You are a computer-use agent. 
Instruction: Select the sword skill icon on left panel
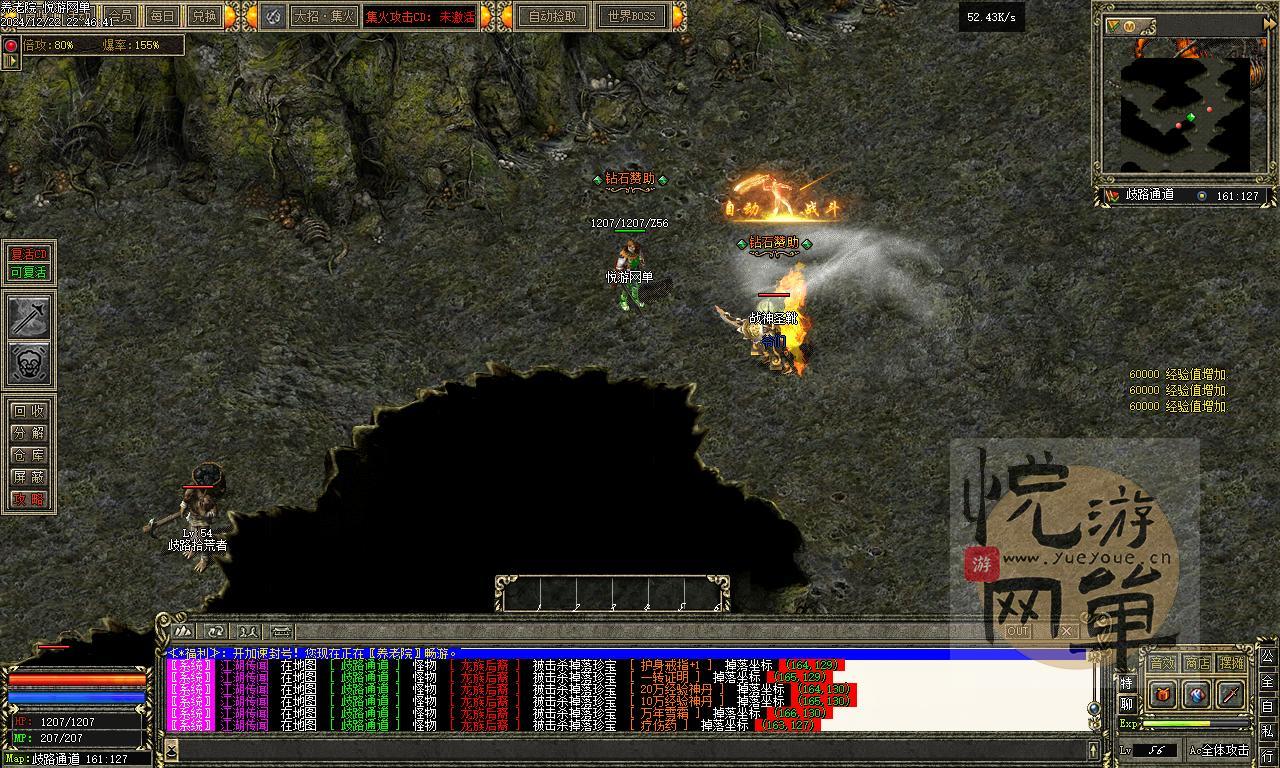(29, 317)
